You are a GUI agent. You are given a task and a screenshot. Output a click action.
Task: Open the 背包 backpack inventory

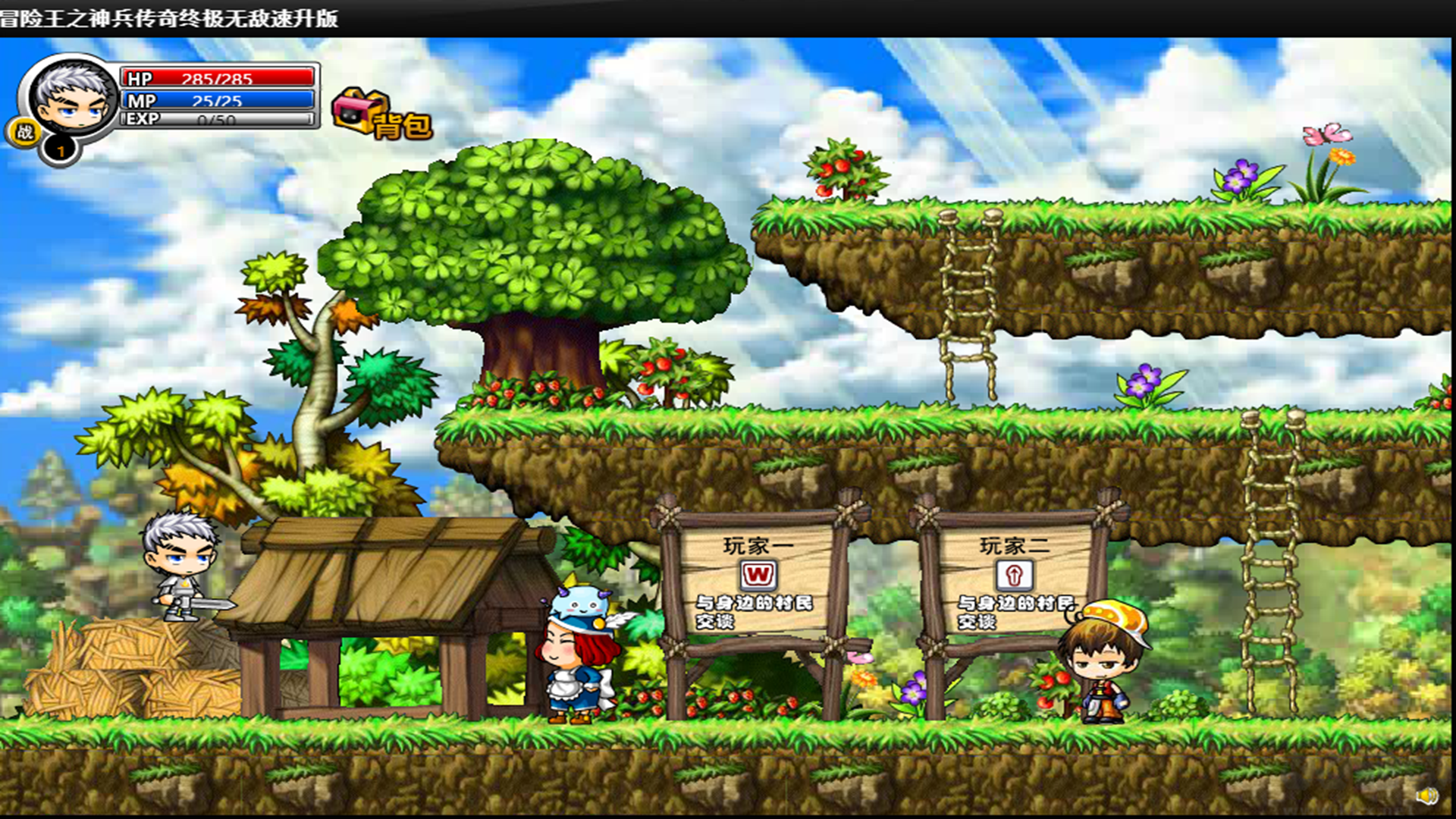381,115
